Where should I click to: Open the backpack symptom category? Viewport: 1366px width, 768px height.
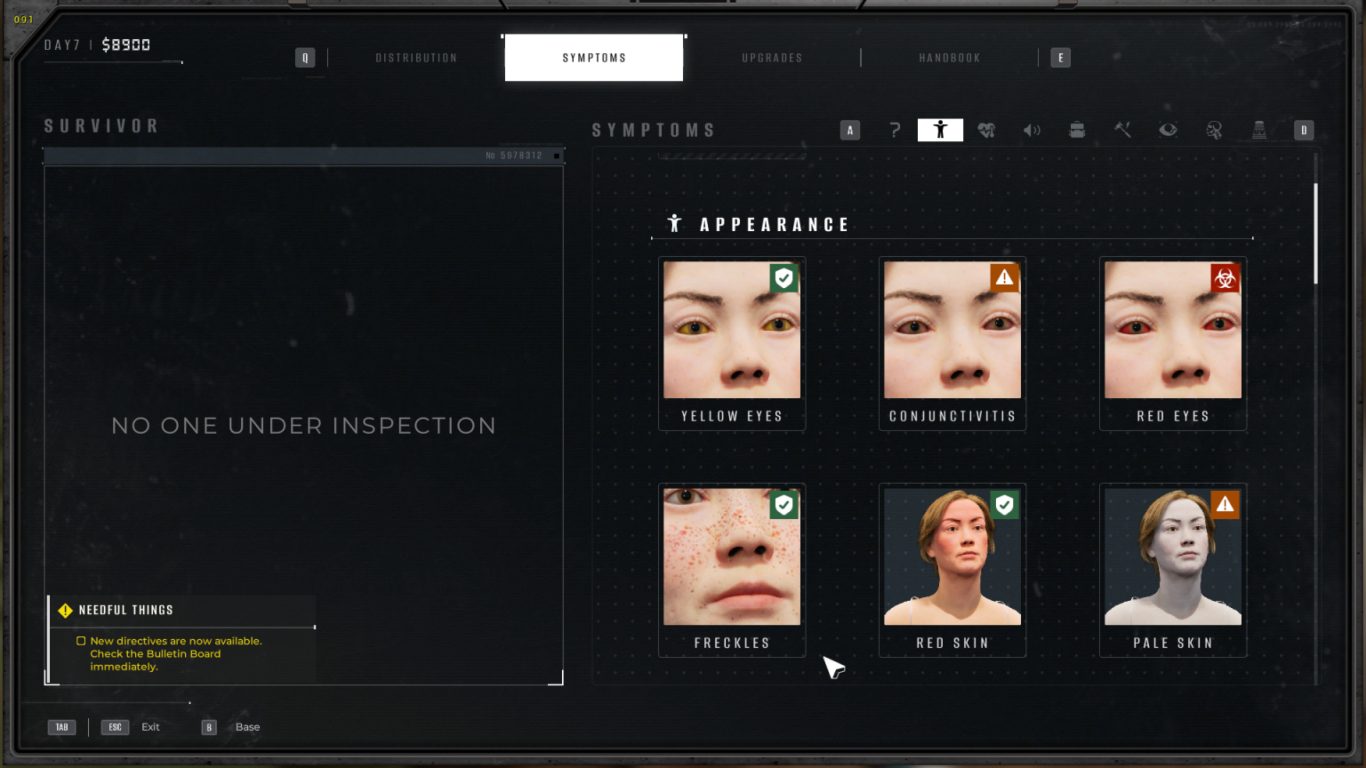coord(1077,130)
